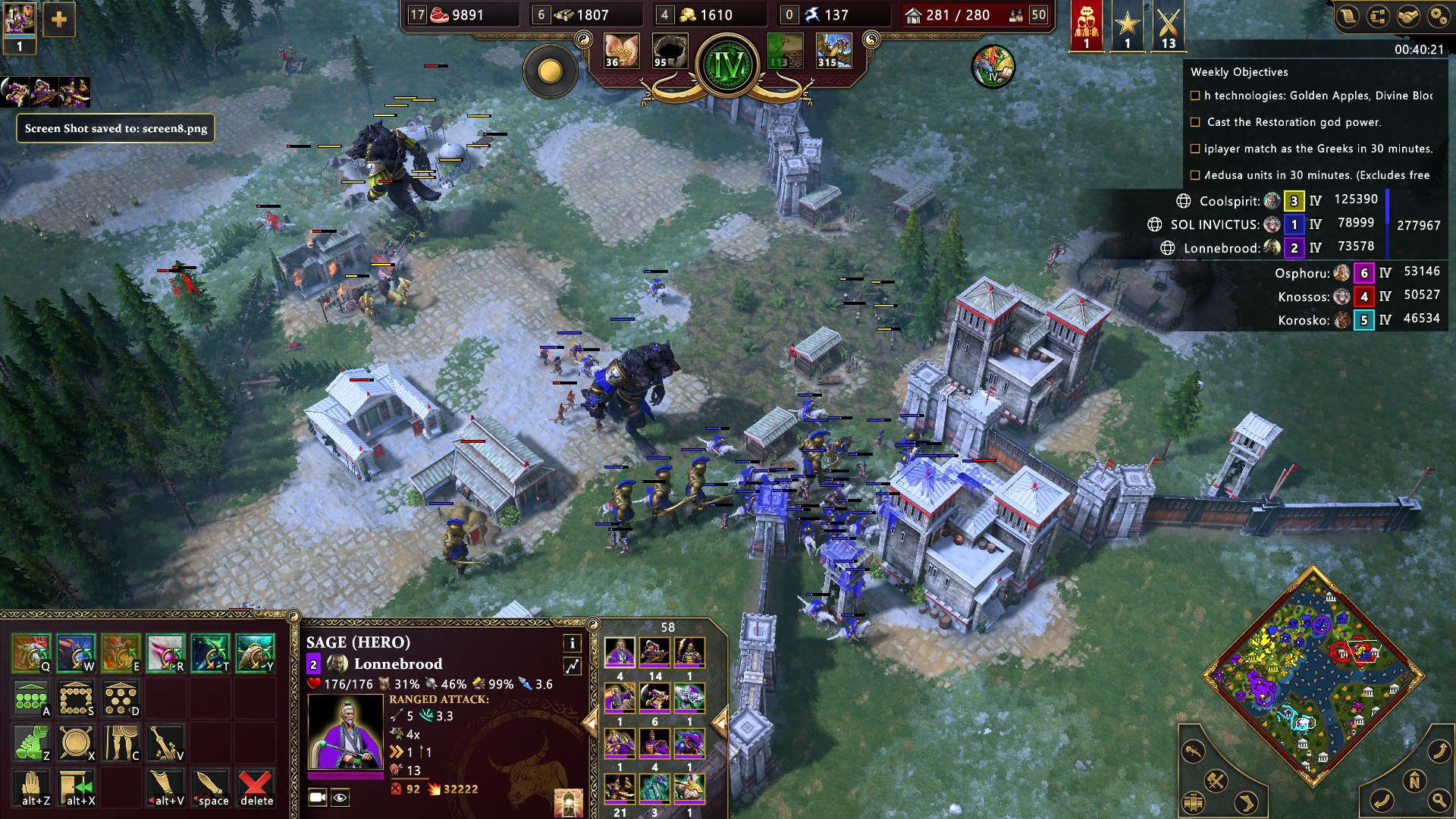Delete the unit with red X button
This screenshot has width=1456, height=819.
[256, 787]
